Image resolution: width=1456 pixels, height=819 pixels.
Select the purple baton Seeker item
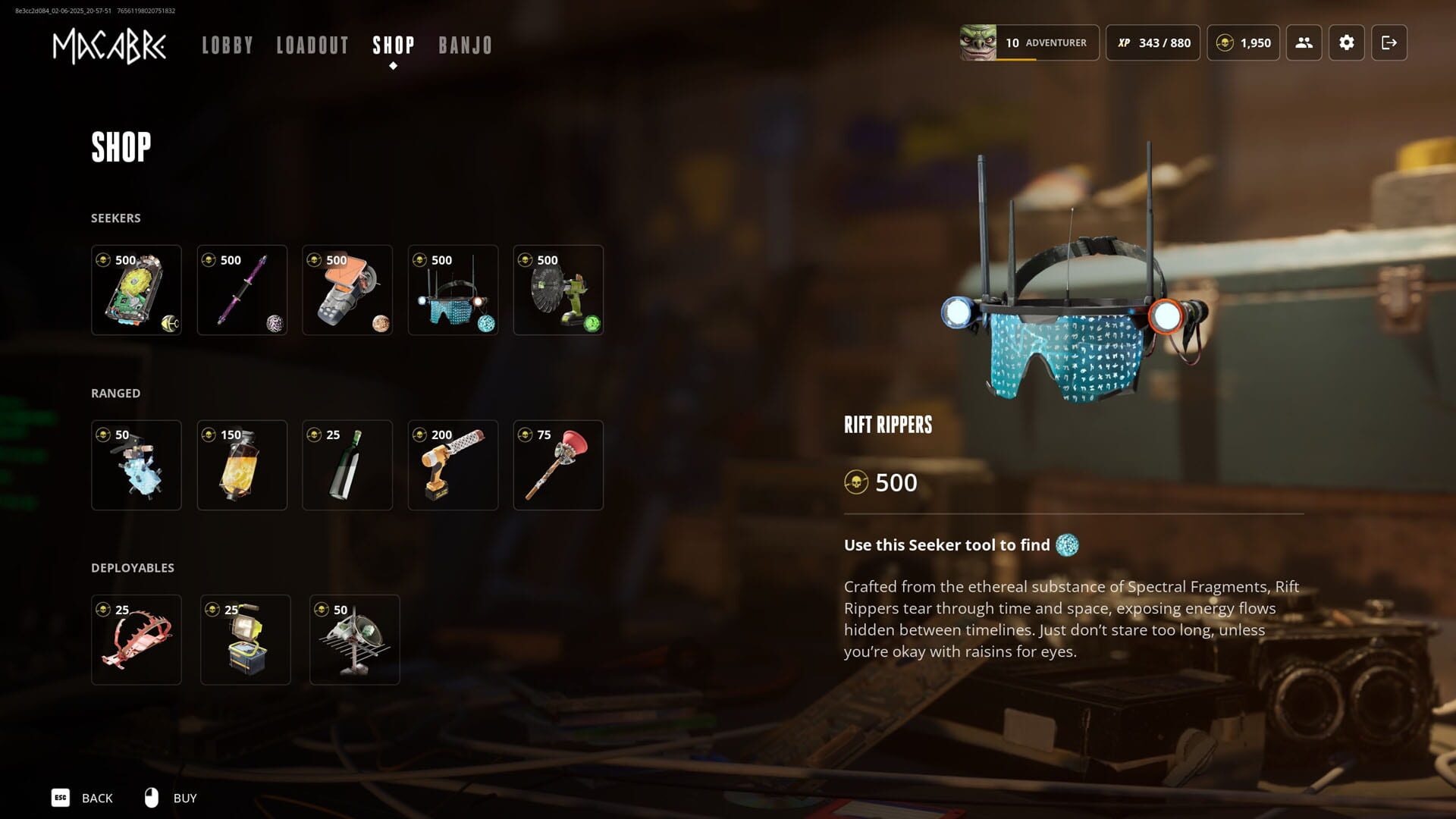pos(242,290)
